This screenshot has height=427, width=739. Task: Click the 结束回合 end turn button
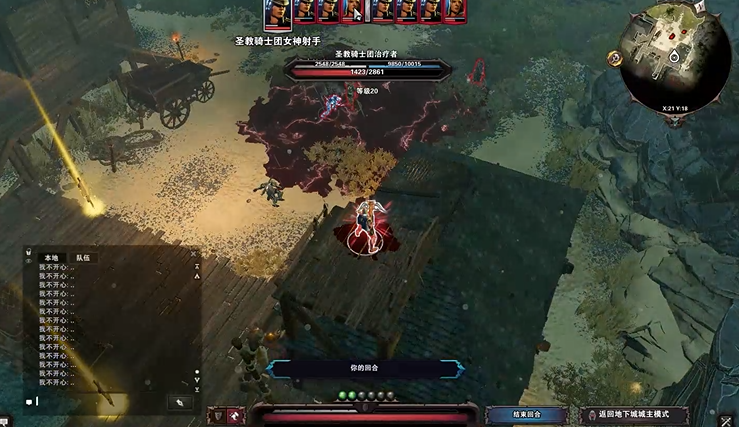(526, 414)
